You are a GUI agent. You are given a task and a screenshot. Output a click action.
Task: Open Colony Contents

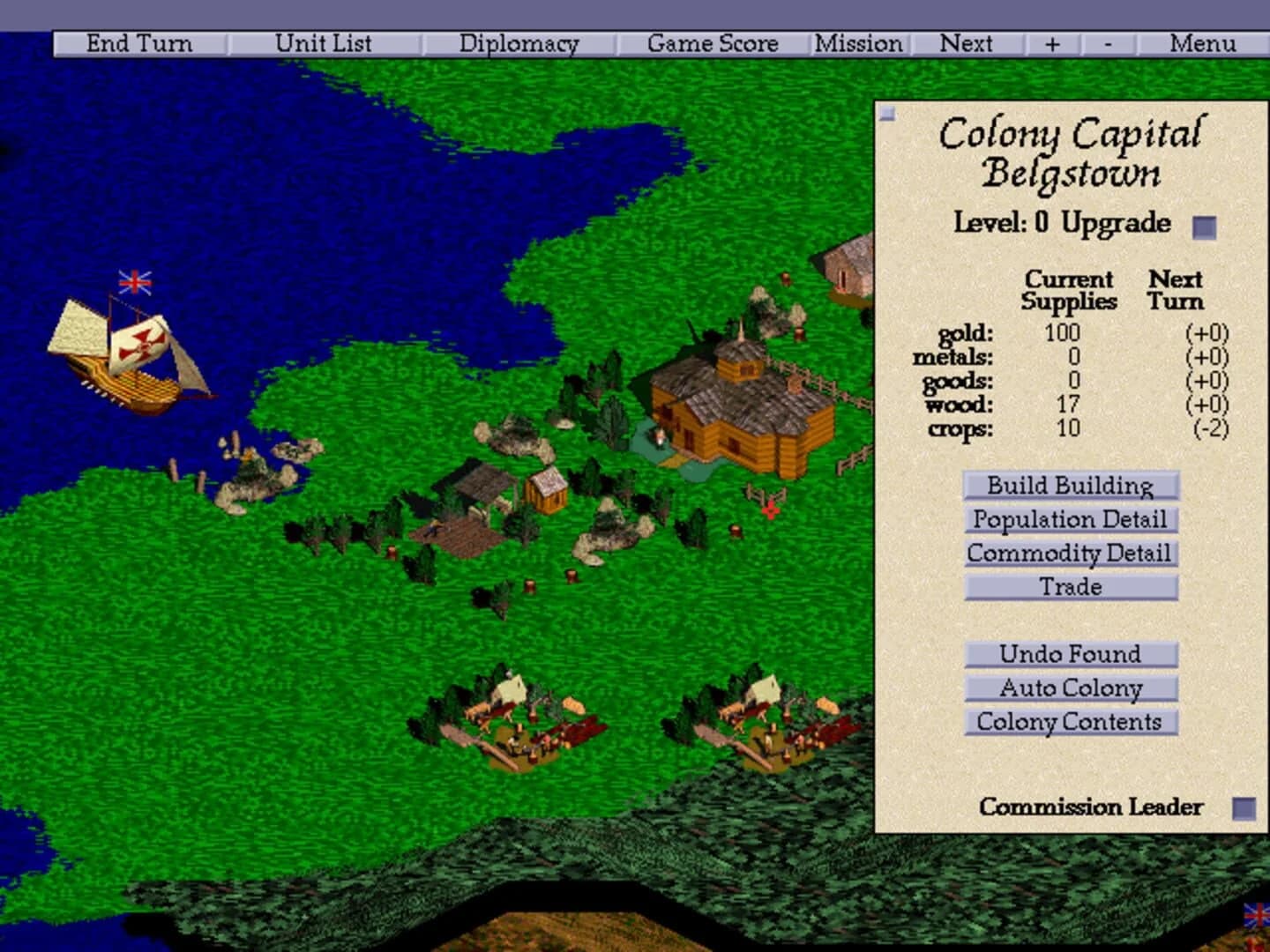tap(1070, 722)
